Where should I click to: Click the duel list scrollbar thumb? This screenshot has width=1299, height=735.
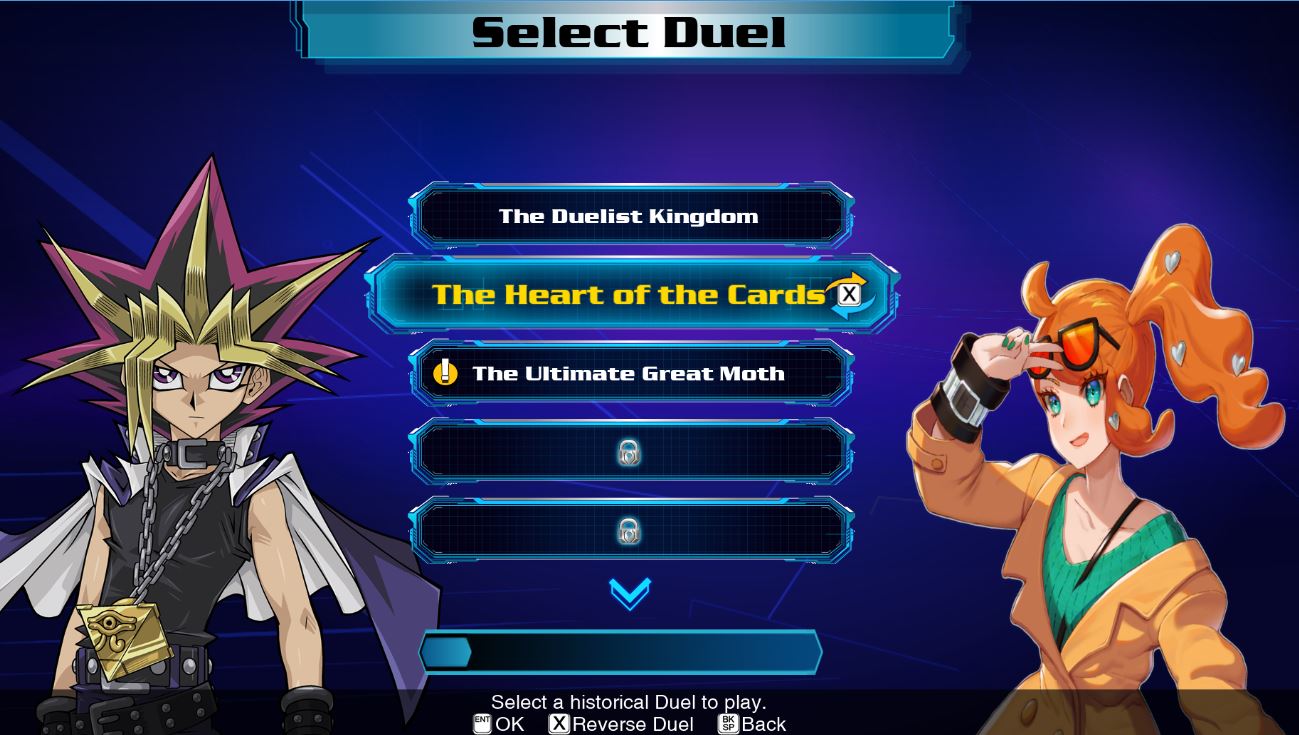[446, 653]
